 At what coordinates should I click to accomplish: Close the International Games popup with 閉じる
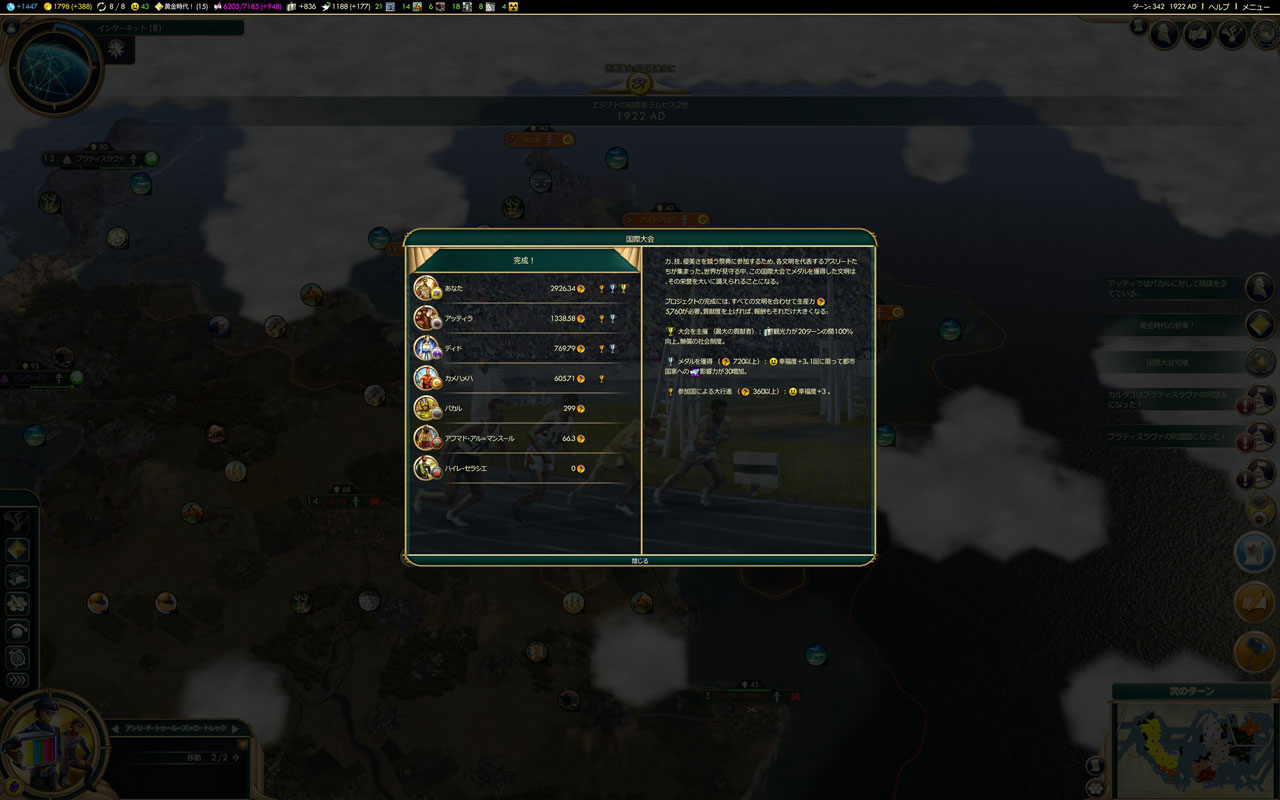pos(640,561)
